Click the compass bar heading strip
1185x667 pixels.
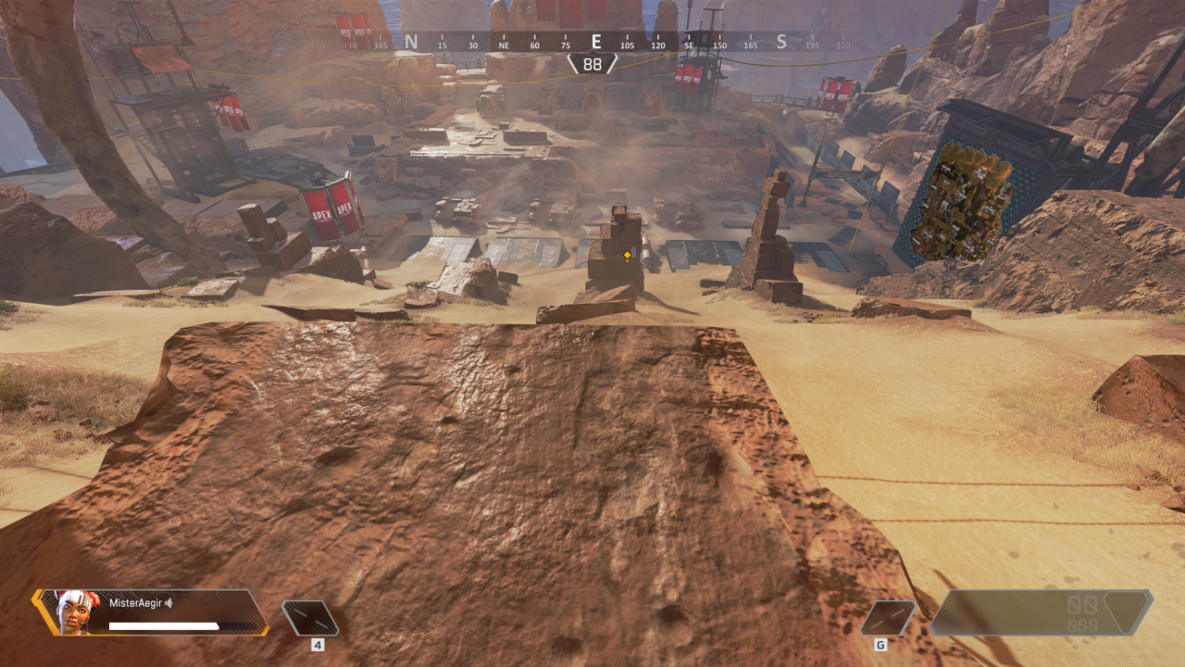click(x=596, y=43)
